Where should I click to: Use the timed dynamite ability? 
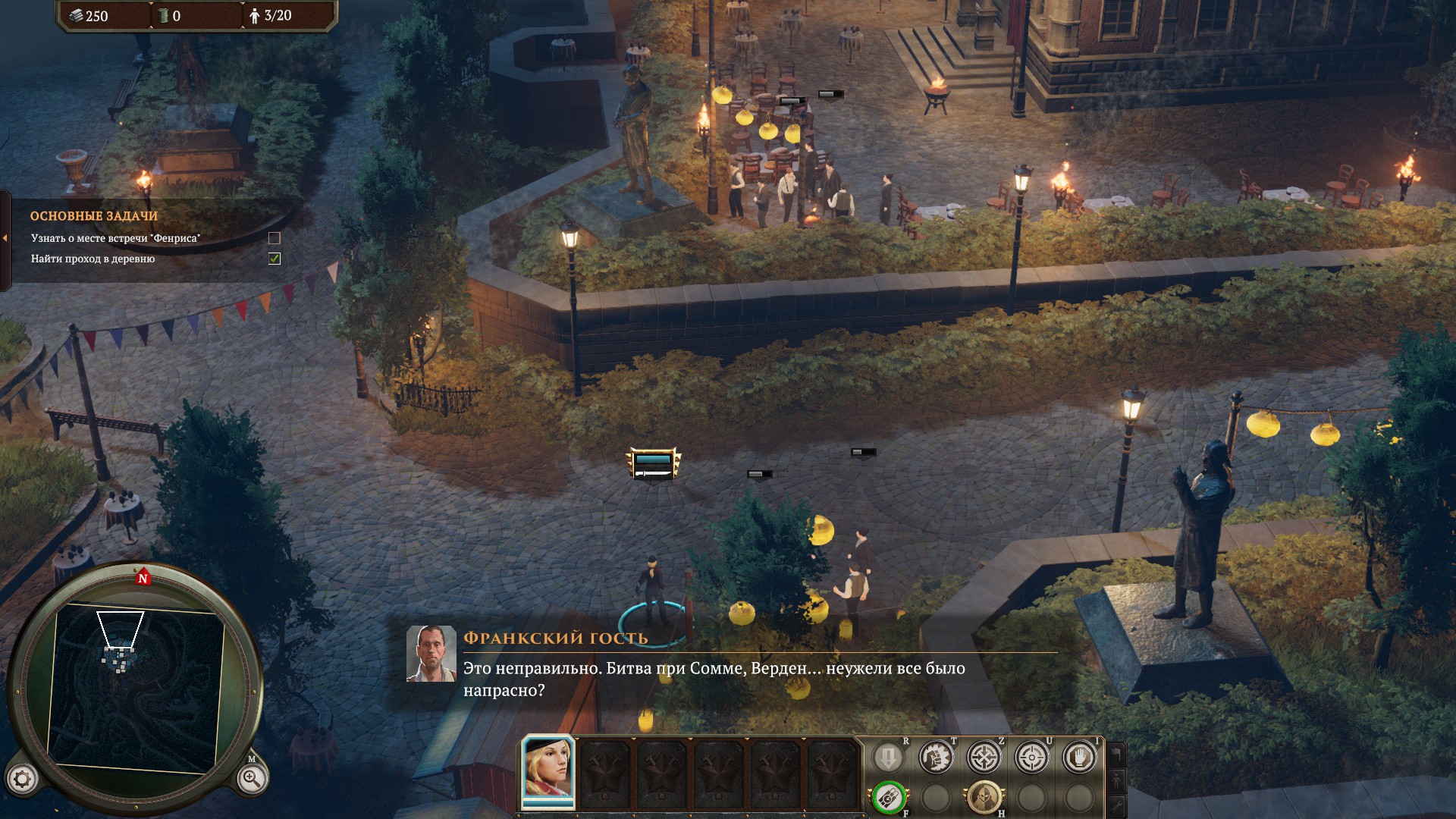[888, 798]
